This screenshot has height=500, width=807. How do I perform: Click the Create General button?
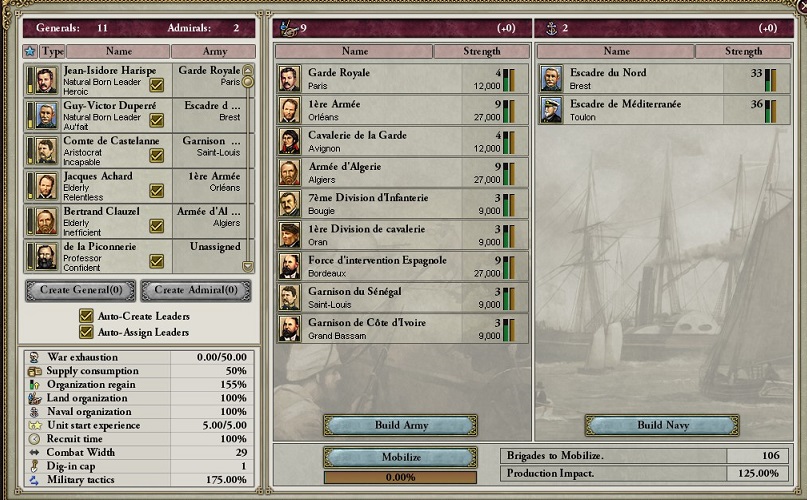(x=79, y=291)
